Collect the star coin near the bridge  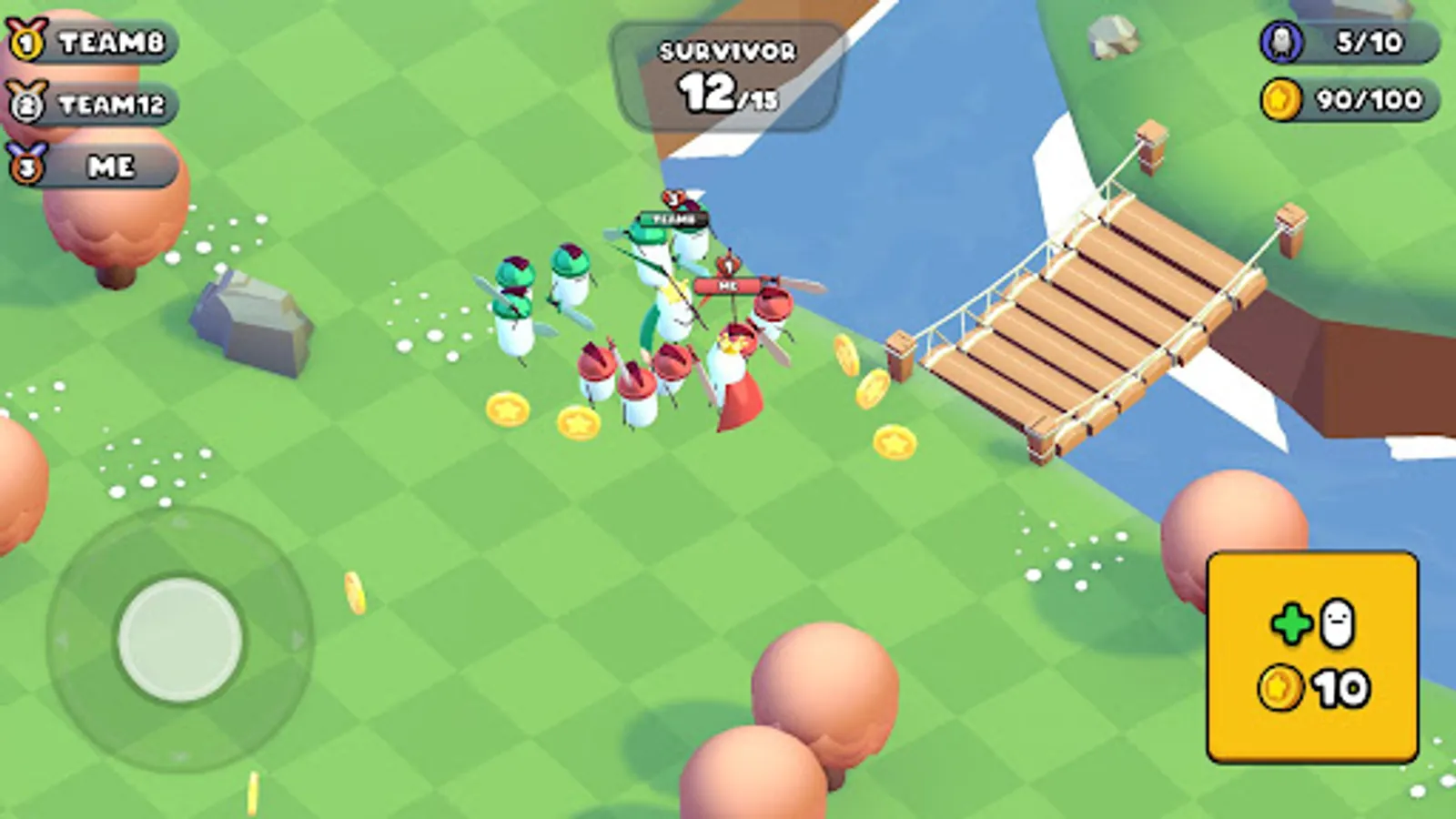coord(895,442)
